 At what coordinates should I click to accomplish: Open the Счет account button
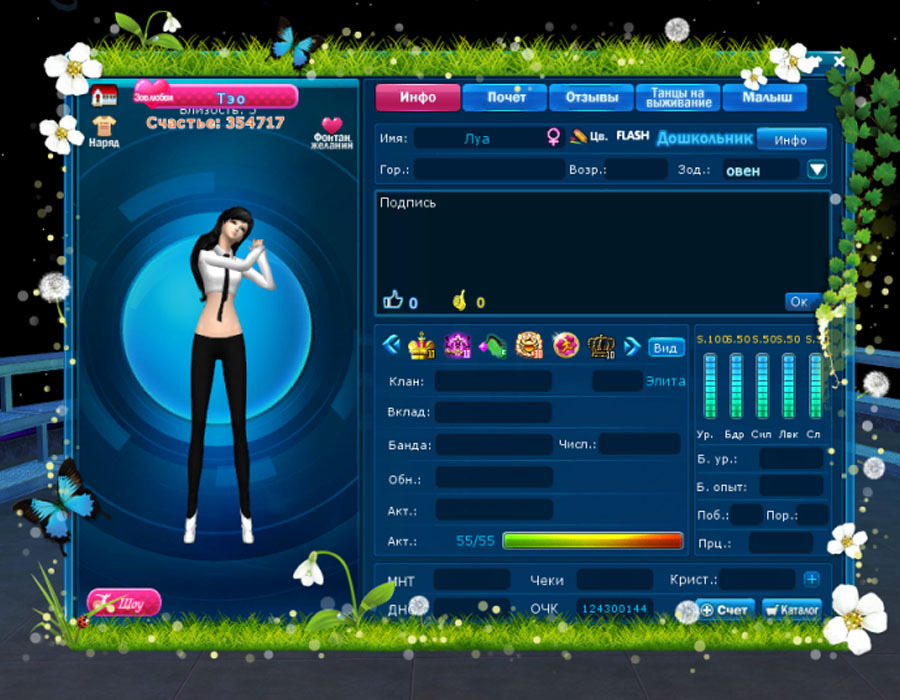725,609
